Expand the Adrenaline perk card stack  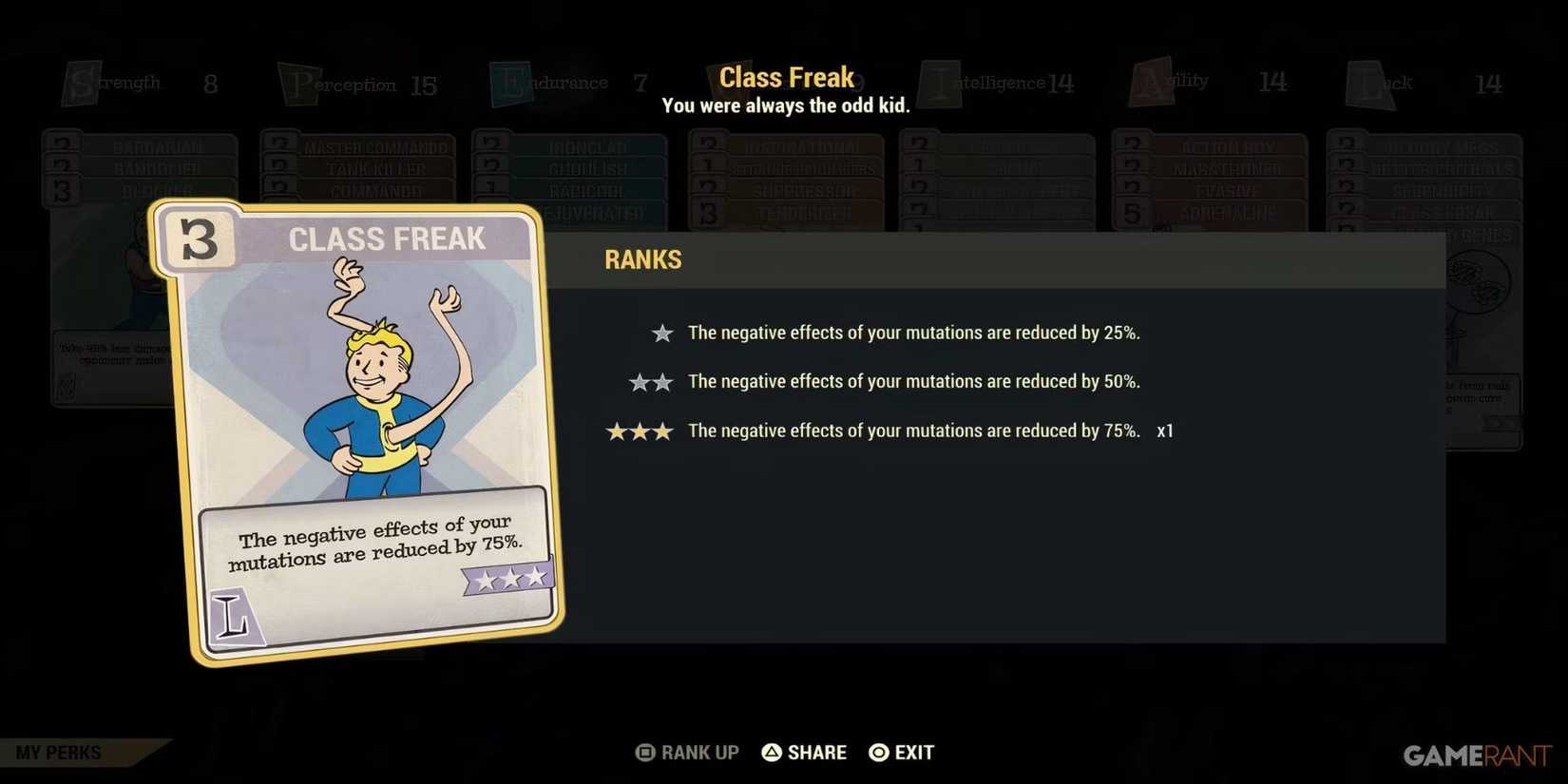point(1226,213)
